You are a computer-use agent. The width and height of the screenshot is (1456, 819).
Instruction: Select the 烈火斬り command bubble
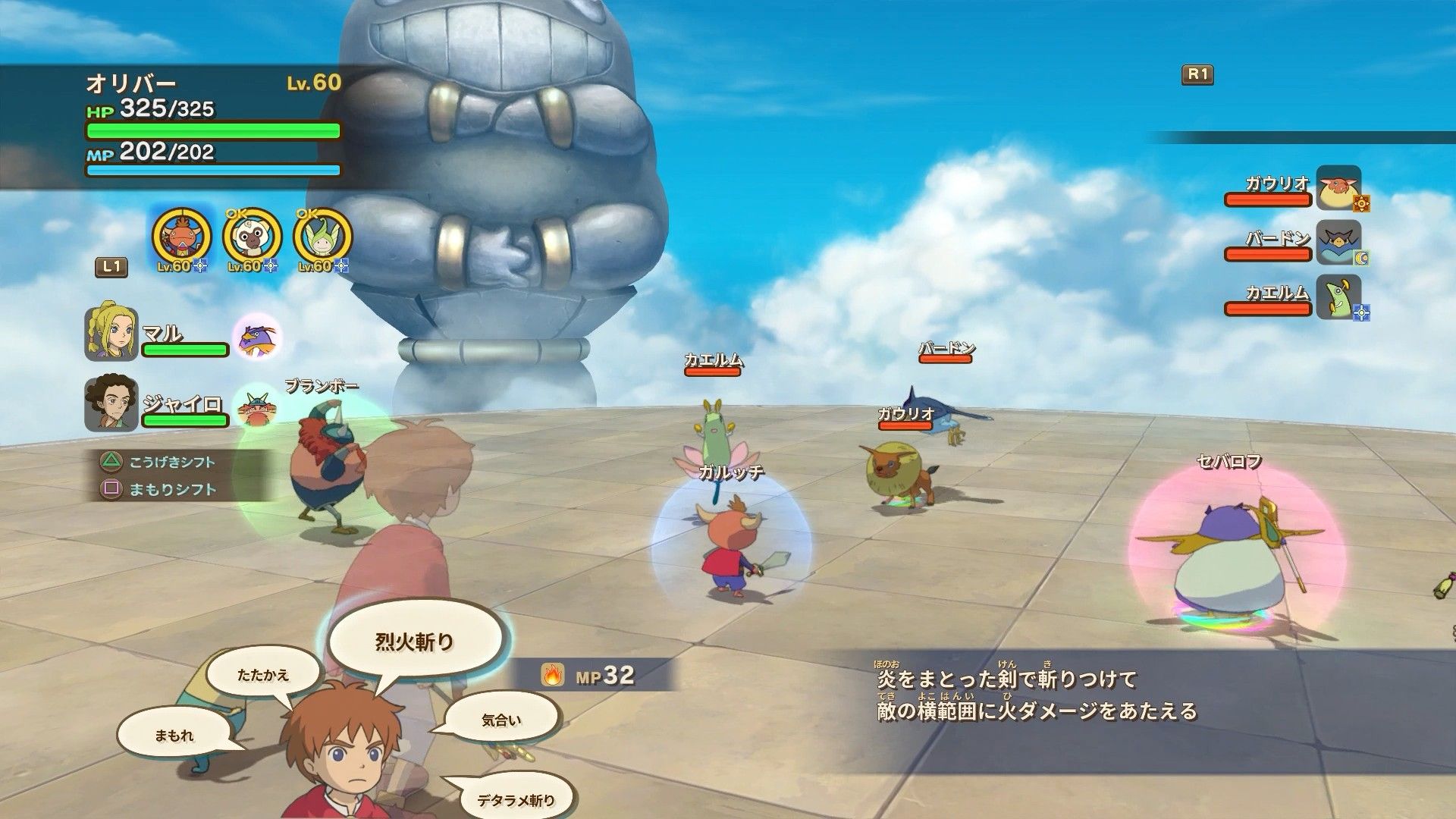point(414,642)
